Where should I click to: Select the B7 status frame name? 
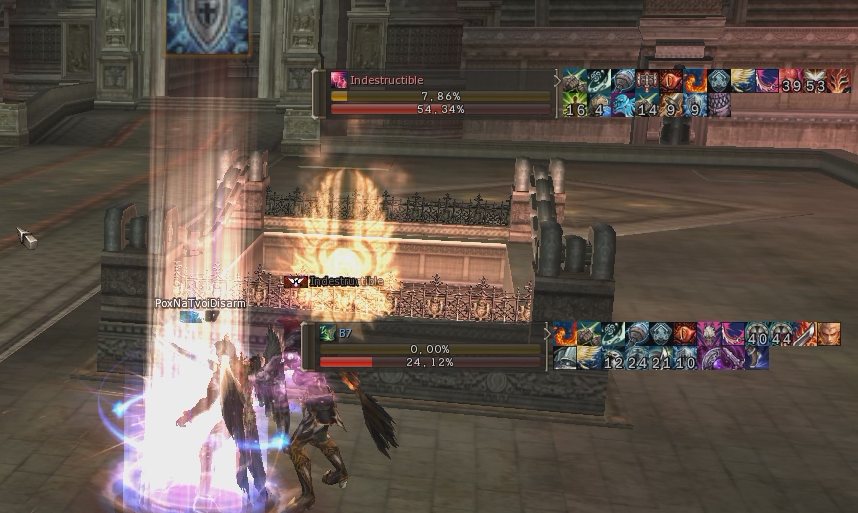point(345,332)
